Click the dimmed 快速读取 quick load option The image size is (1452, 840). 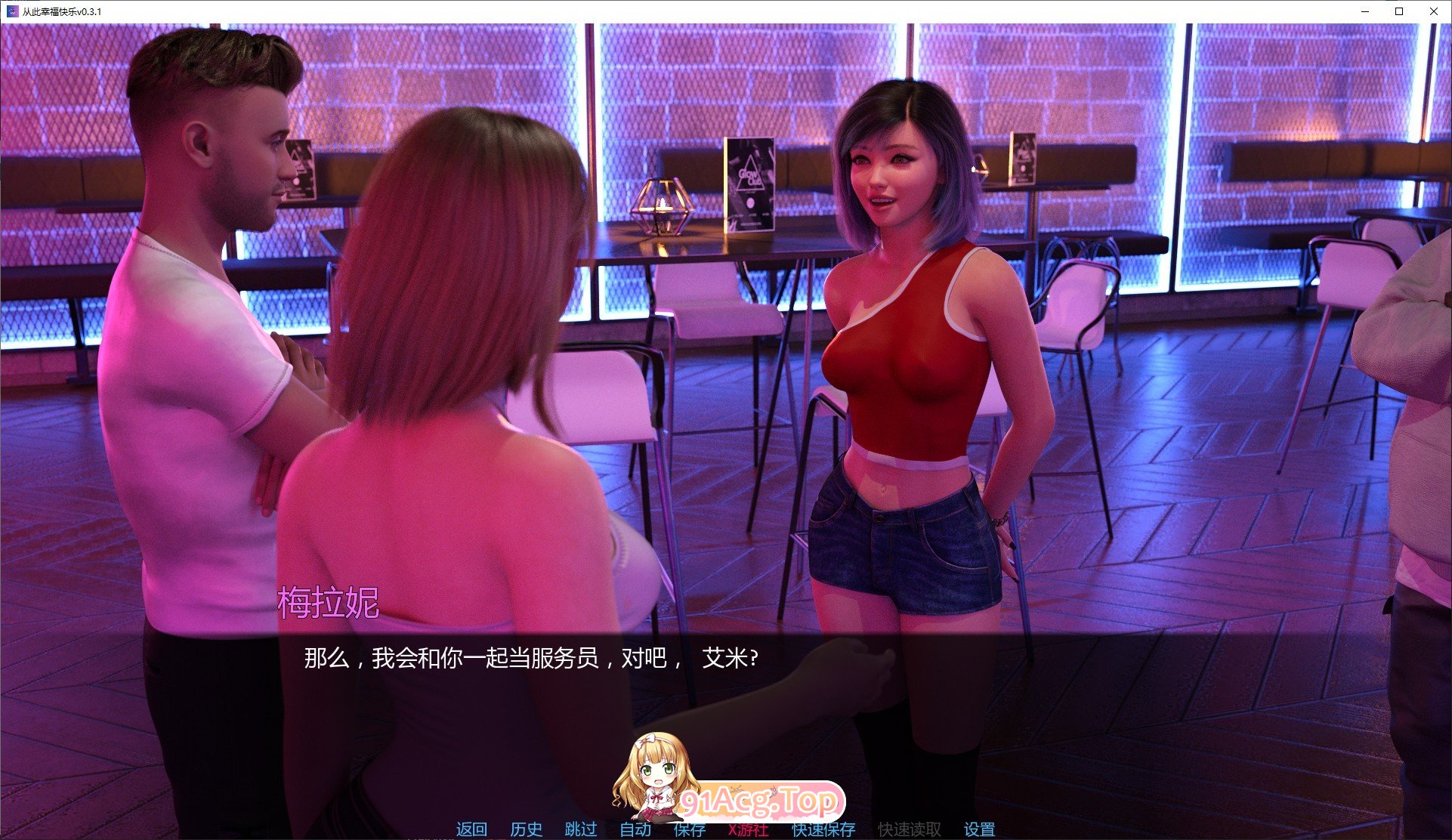(908, 829)
